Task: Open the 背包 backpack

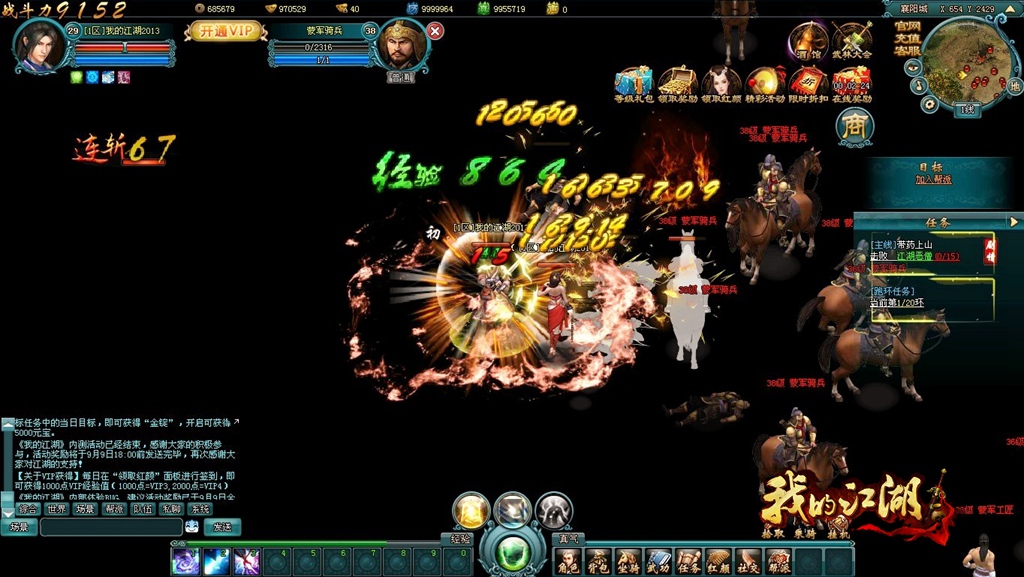Action: (x=598, y=562)
